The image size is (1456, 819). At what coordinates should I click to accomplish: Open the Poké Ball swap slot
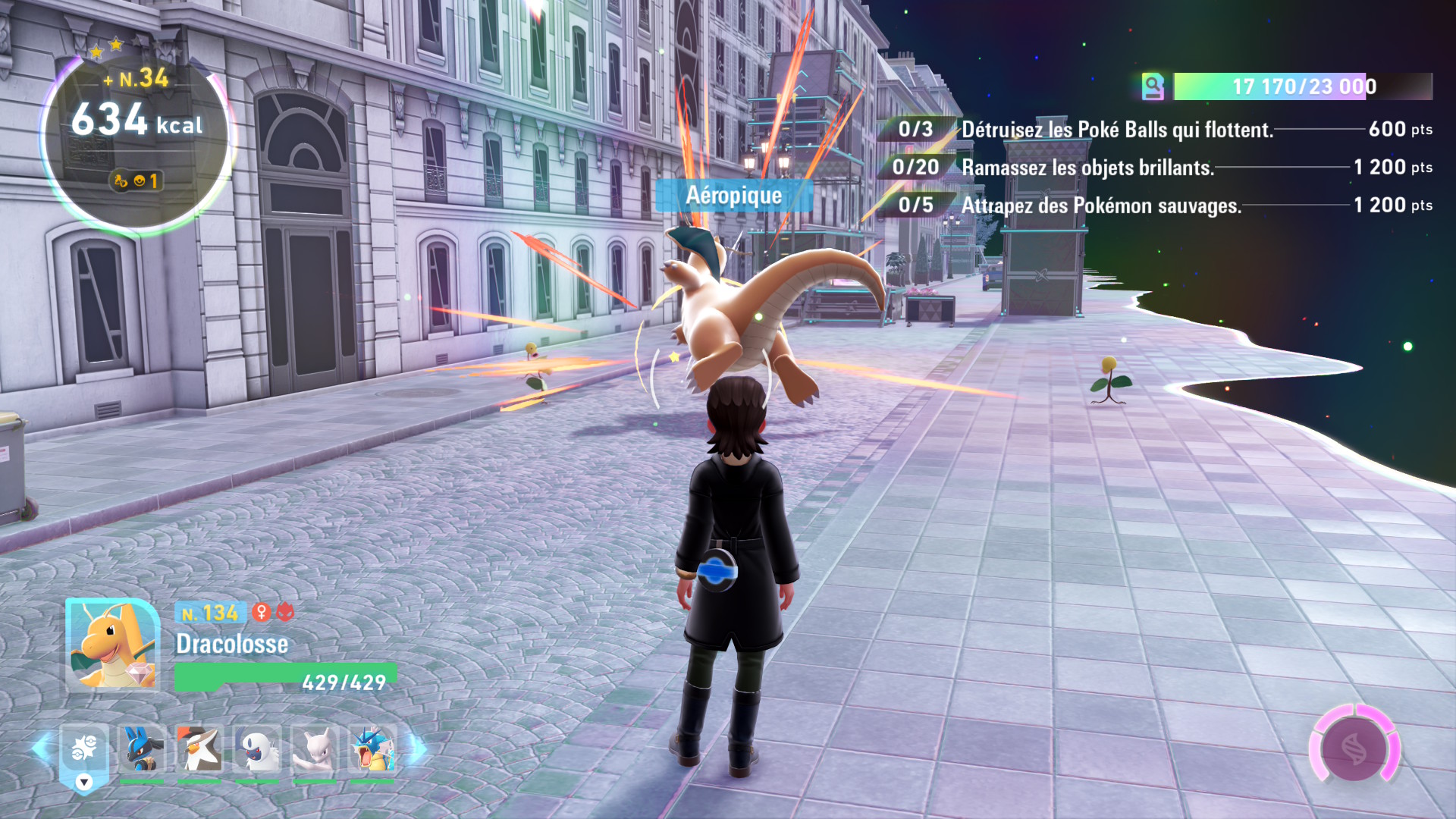pos(84,751)
